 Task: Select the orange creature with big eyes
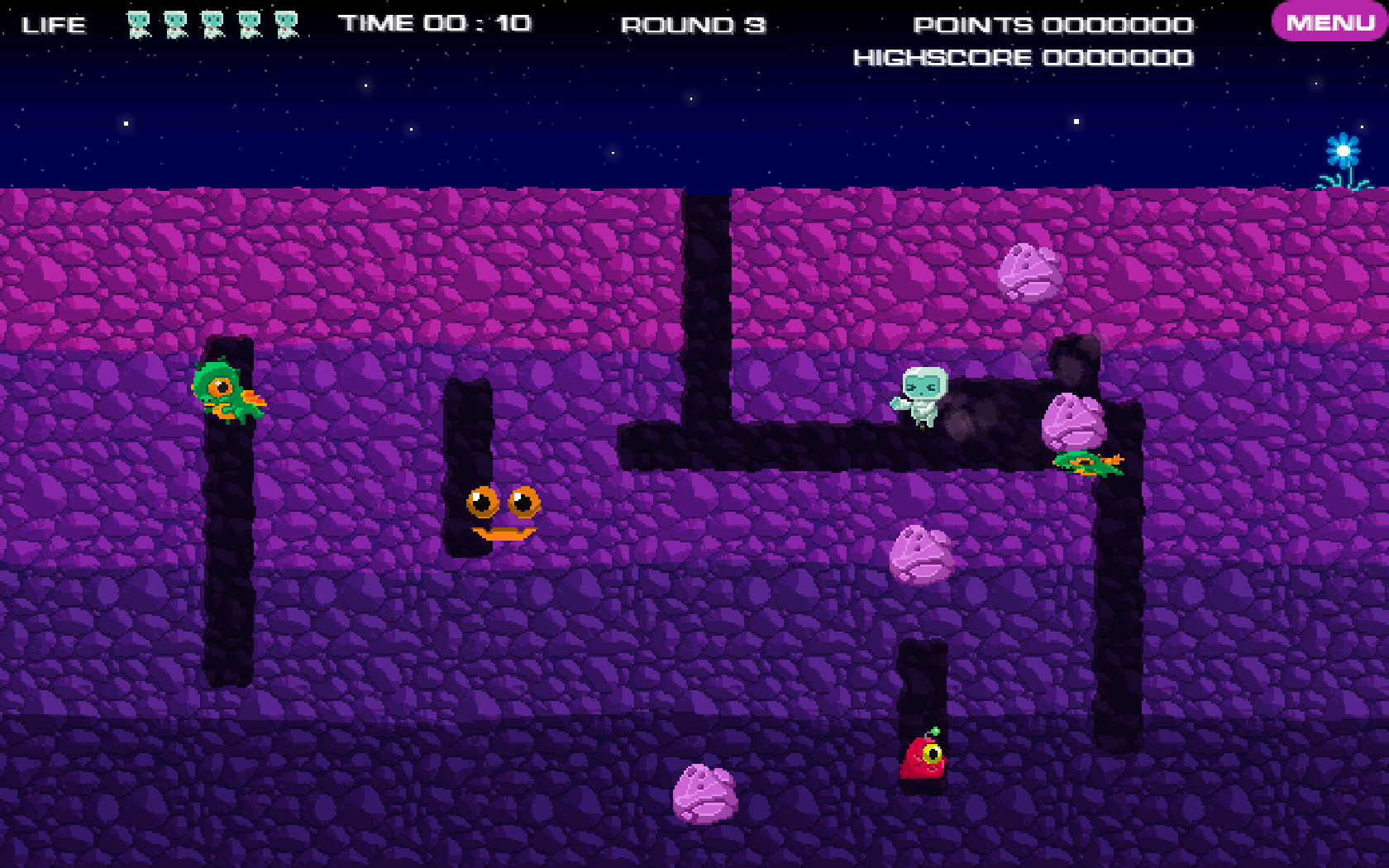(502, 513)
